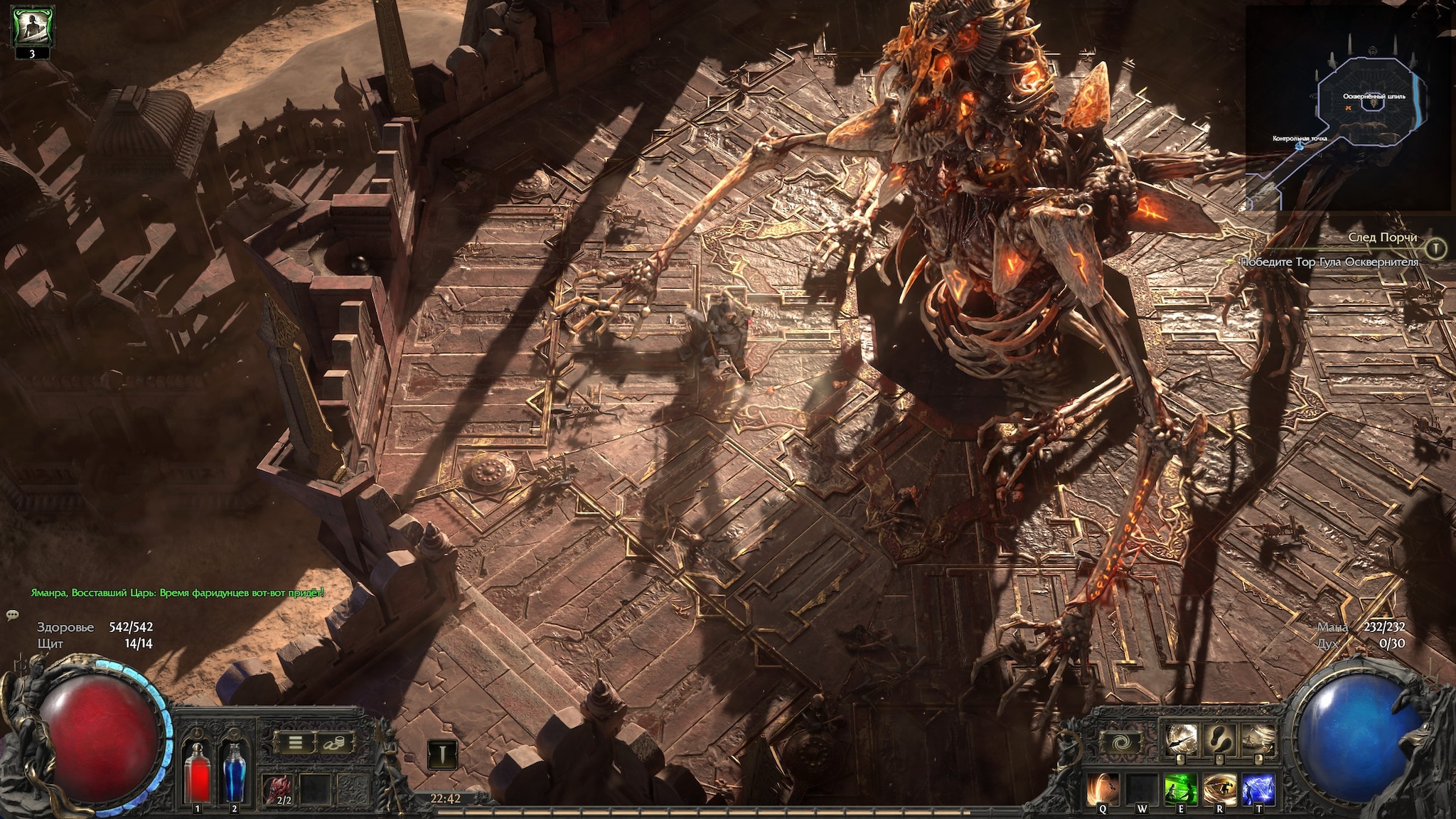Cast the green fighters skill on E
The width and height of the screenshot is (1456, 819).
(x=1181, y=789)
